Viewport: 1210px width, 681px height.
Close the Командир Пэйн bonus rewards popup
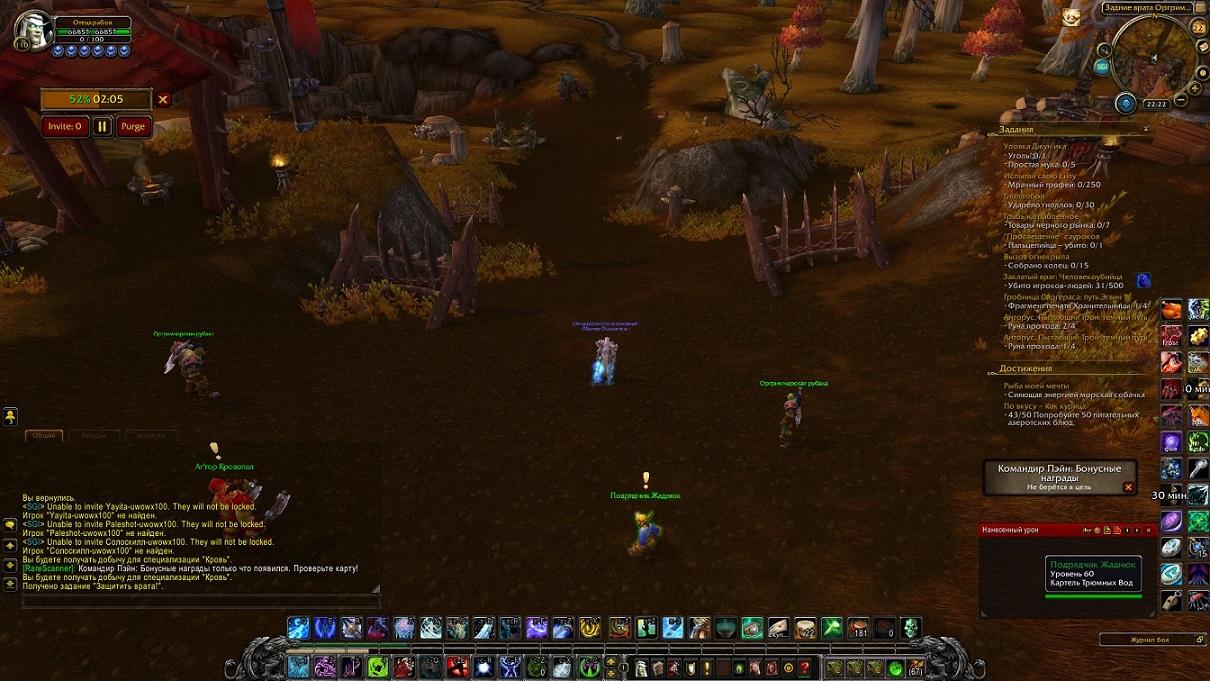click(1128, 487)
